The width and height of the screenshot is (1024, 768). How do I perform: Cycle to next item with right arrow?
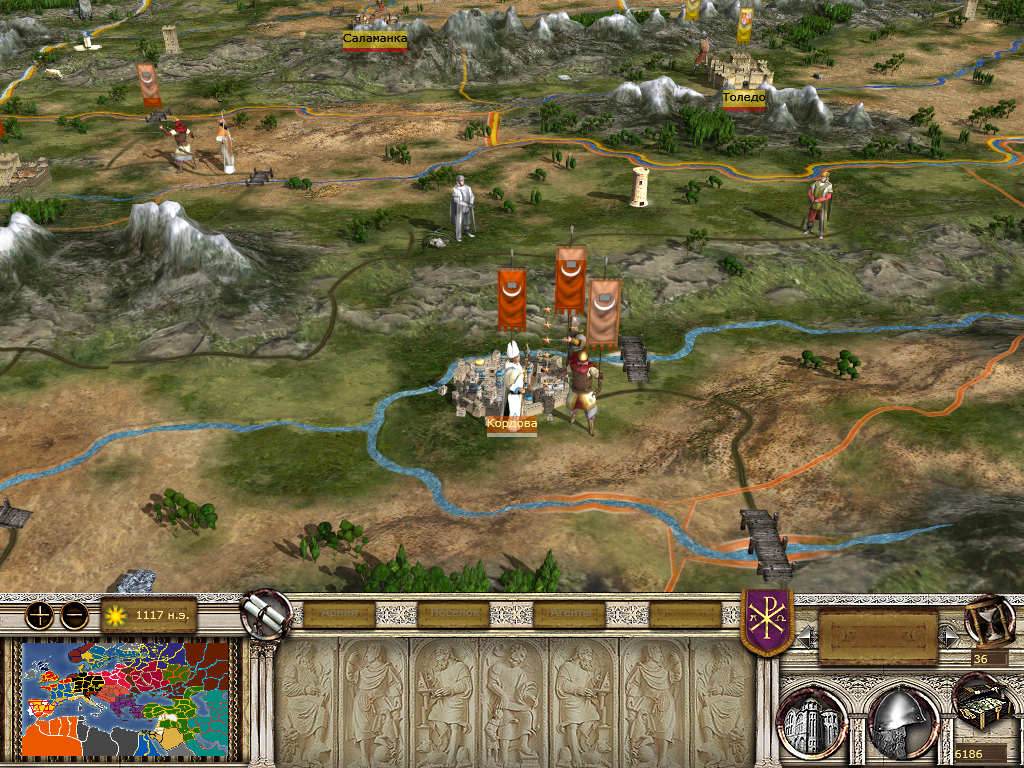948,635
